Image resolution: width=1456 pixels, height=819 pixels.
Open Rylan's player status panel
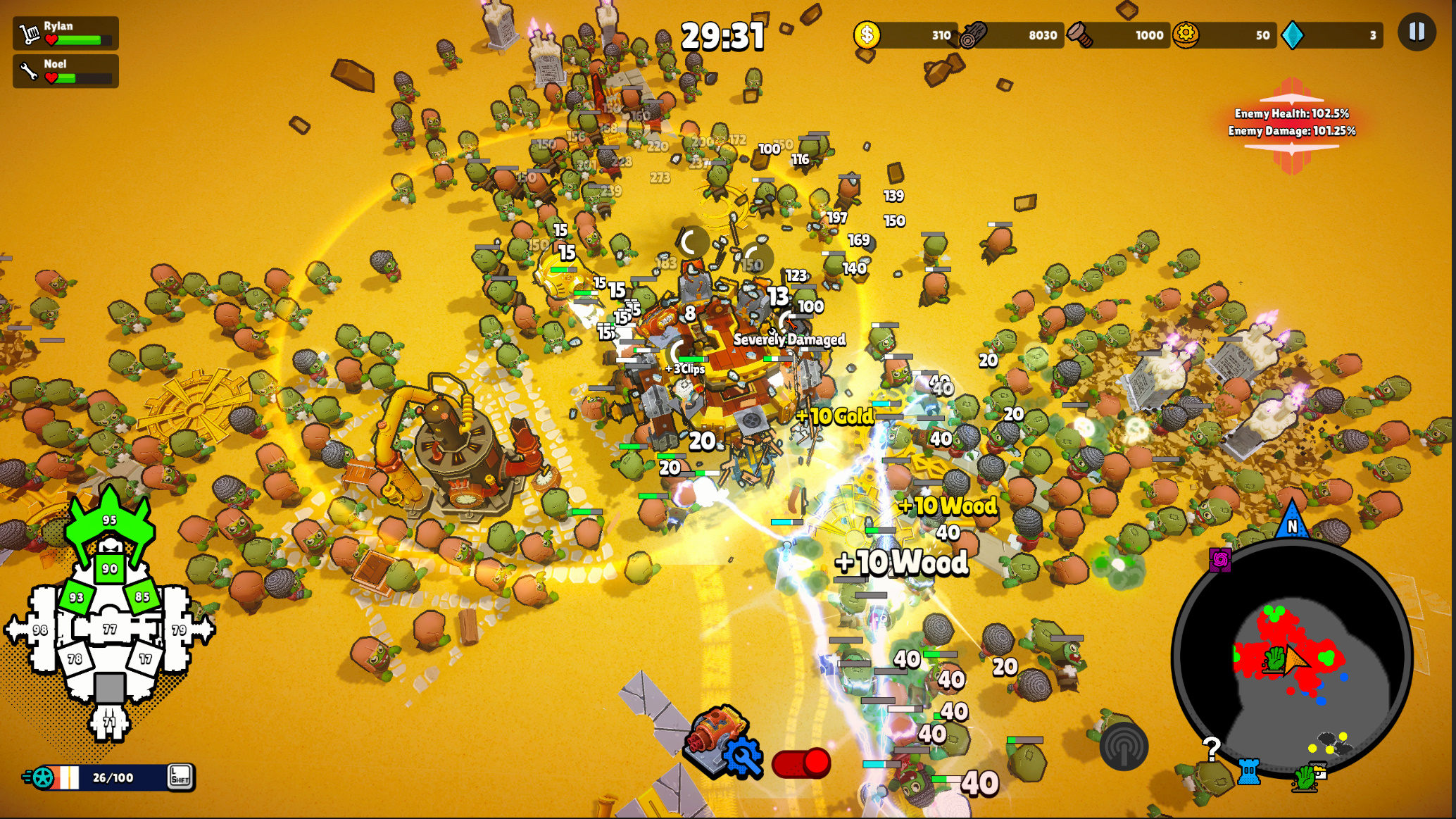click(65, 32)
